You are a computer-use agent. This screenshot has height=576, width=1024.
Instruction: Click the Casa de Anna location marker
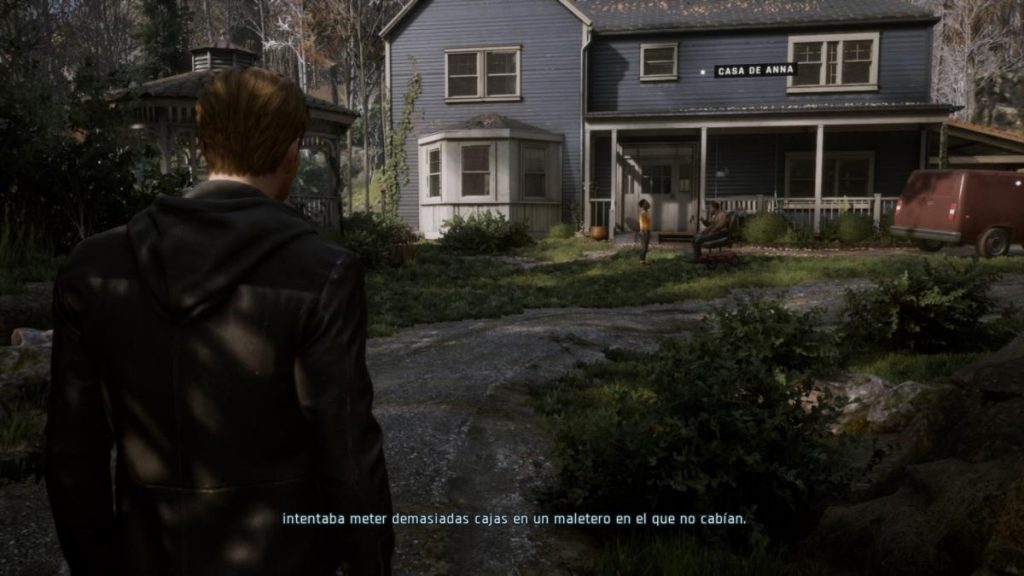pos(755,70)
